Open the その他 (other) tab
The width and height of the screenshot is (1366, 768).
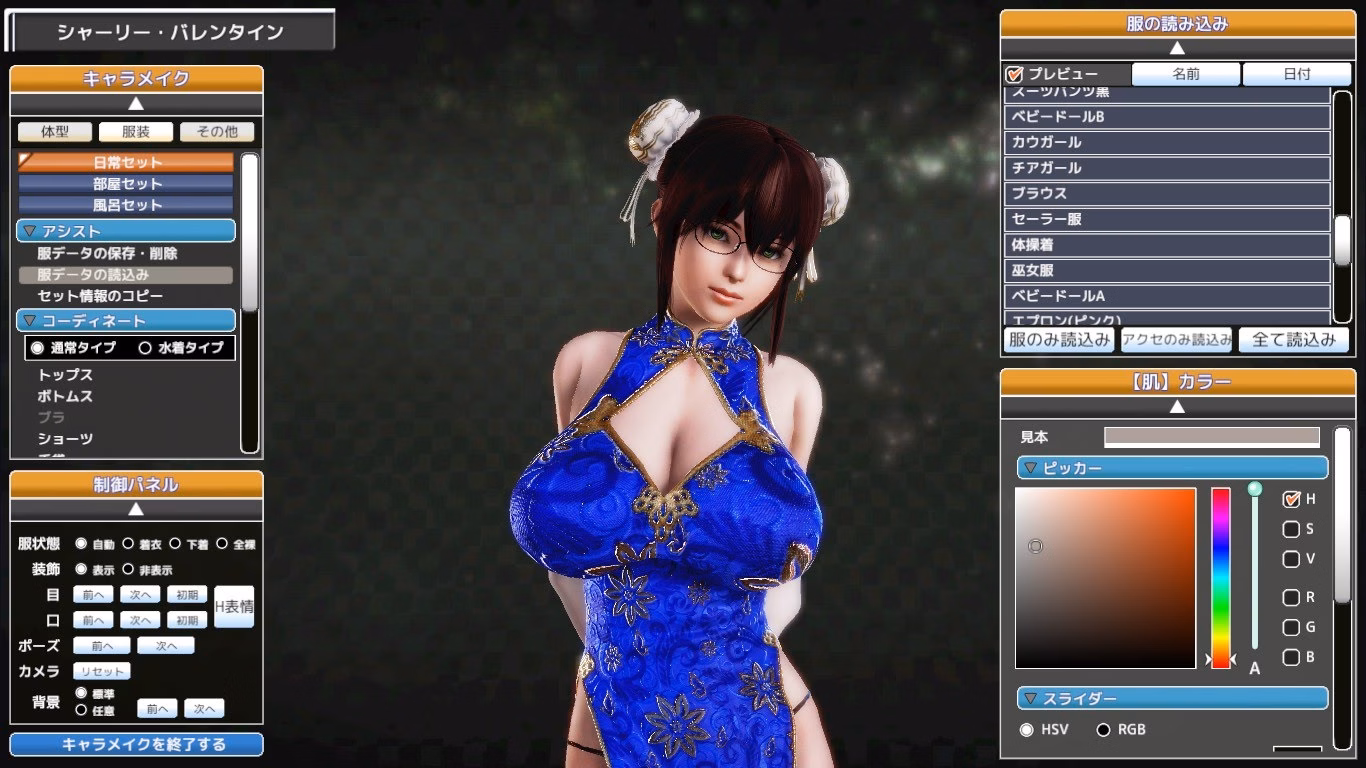[217, 131]
